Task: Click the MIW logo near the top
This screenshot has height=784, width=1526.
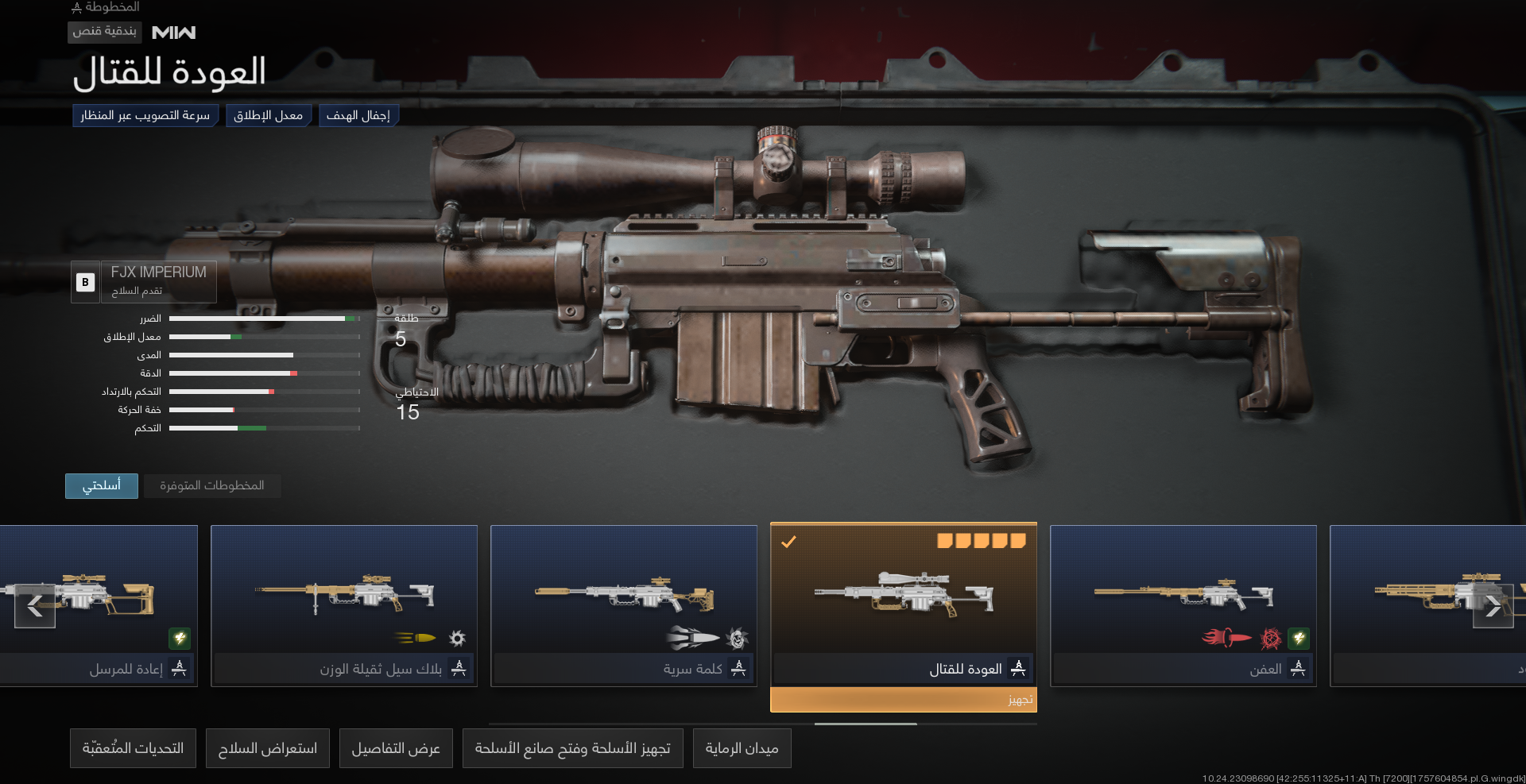Action: 174,33
